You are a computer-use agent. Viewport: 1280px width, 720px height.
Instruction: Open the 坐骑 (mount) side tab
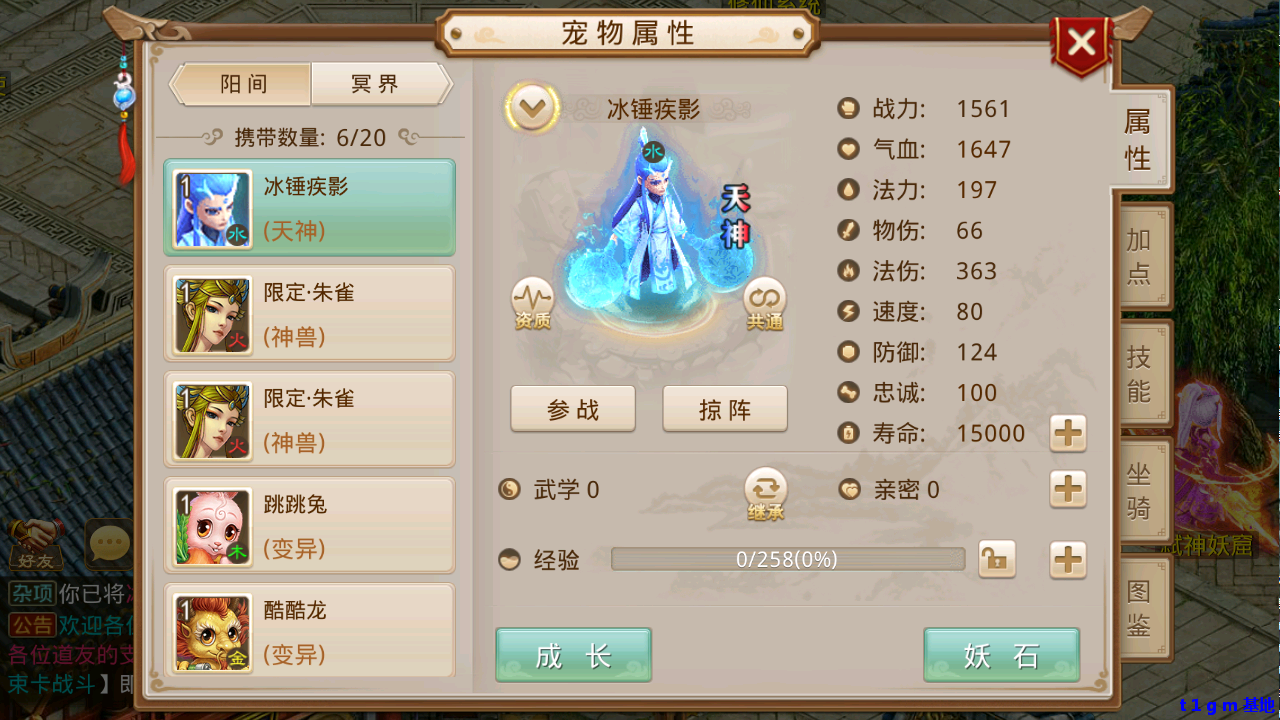[1142, 489]
